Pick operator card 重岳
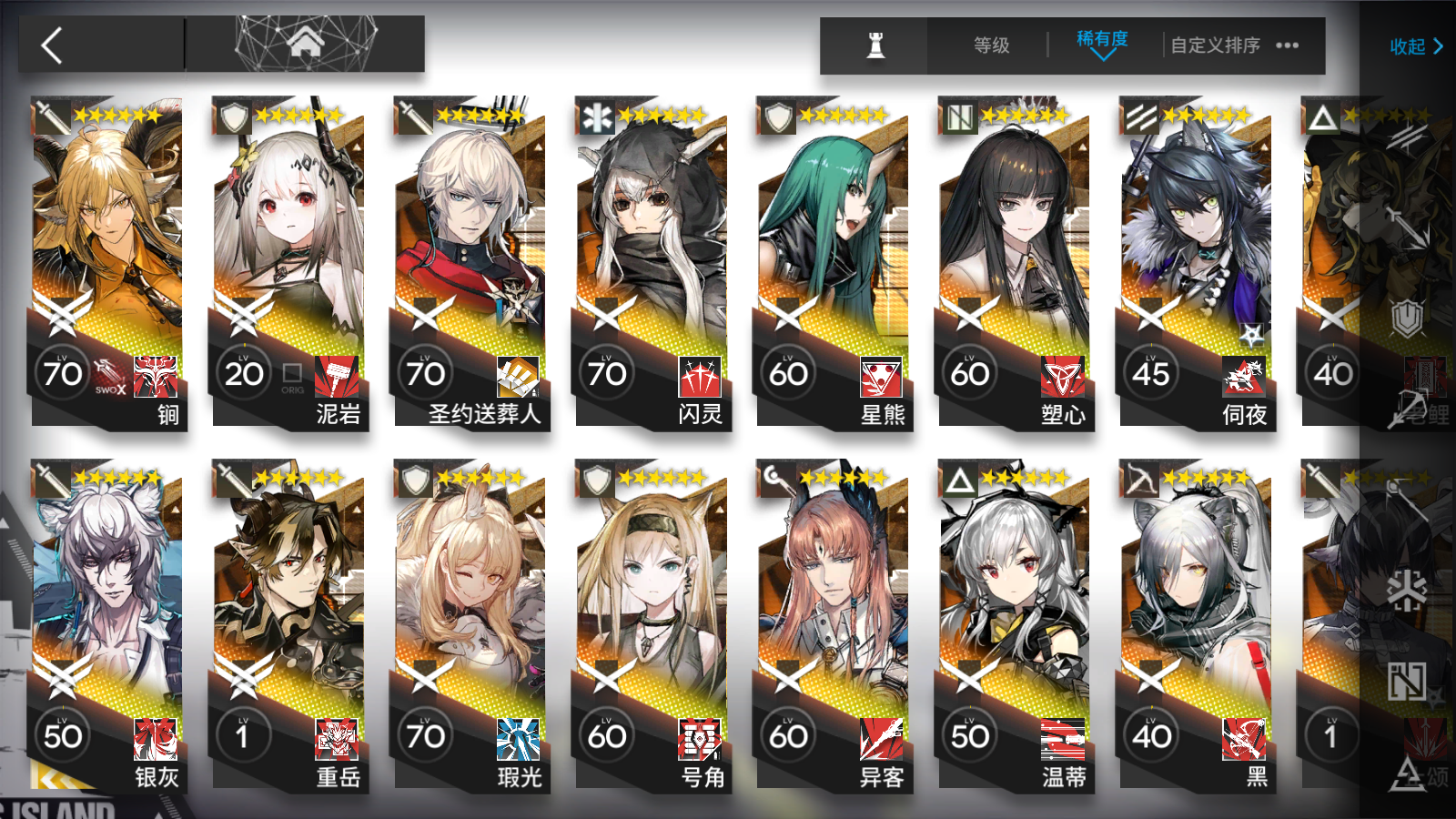The image size is (1456, 819). pyautogui.click(x=288, y=625)
